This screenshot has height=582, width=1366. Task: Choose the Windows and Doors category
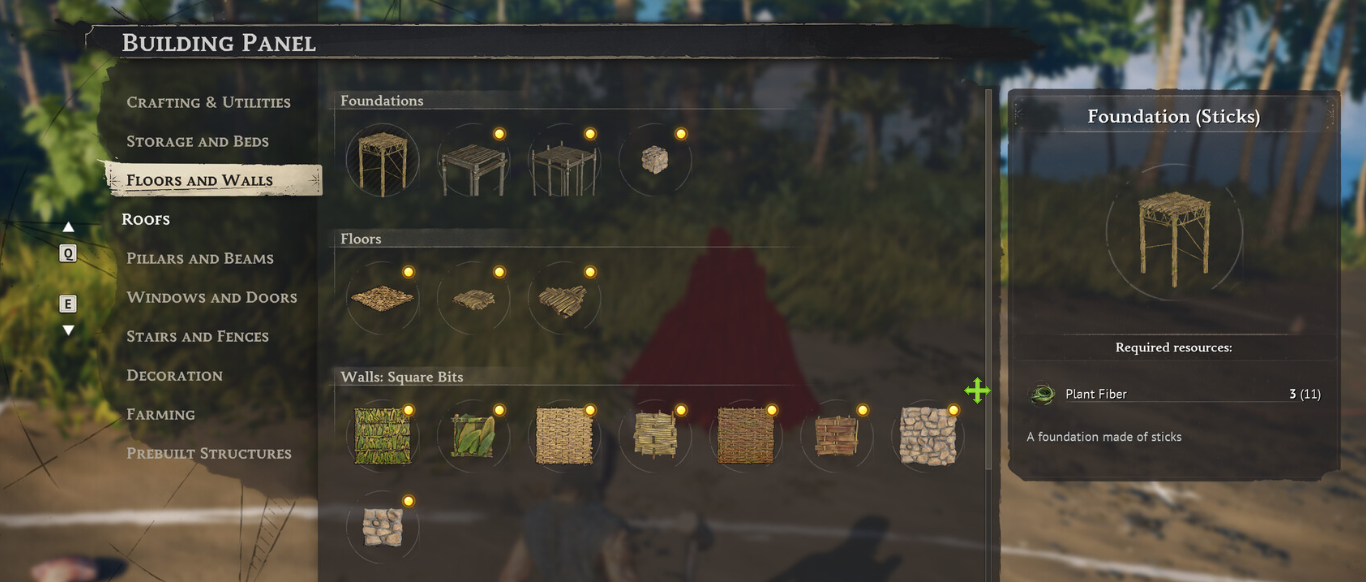pos(211,297)
